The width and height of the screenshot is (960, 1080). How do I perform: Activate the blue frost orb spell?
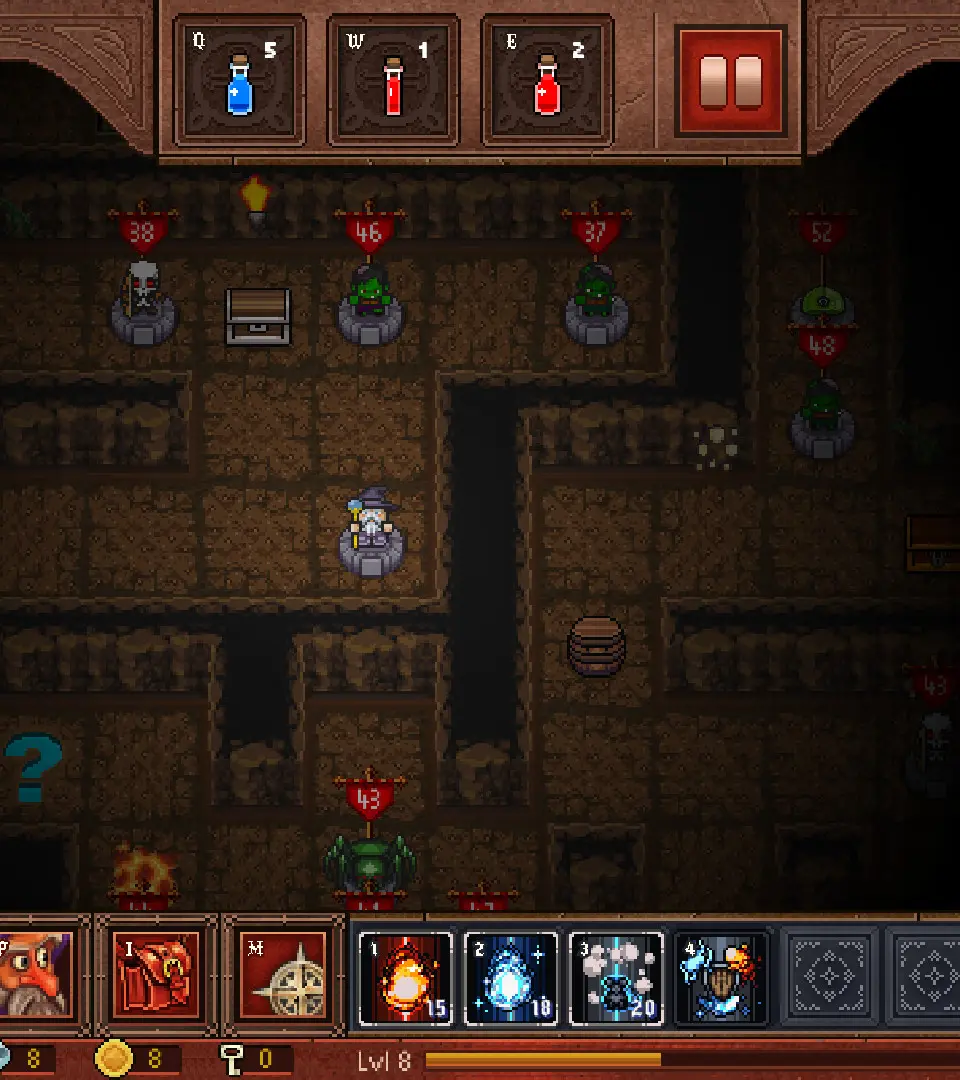[x=510, y=978]
